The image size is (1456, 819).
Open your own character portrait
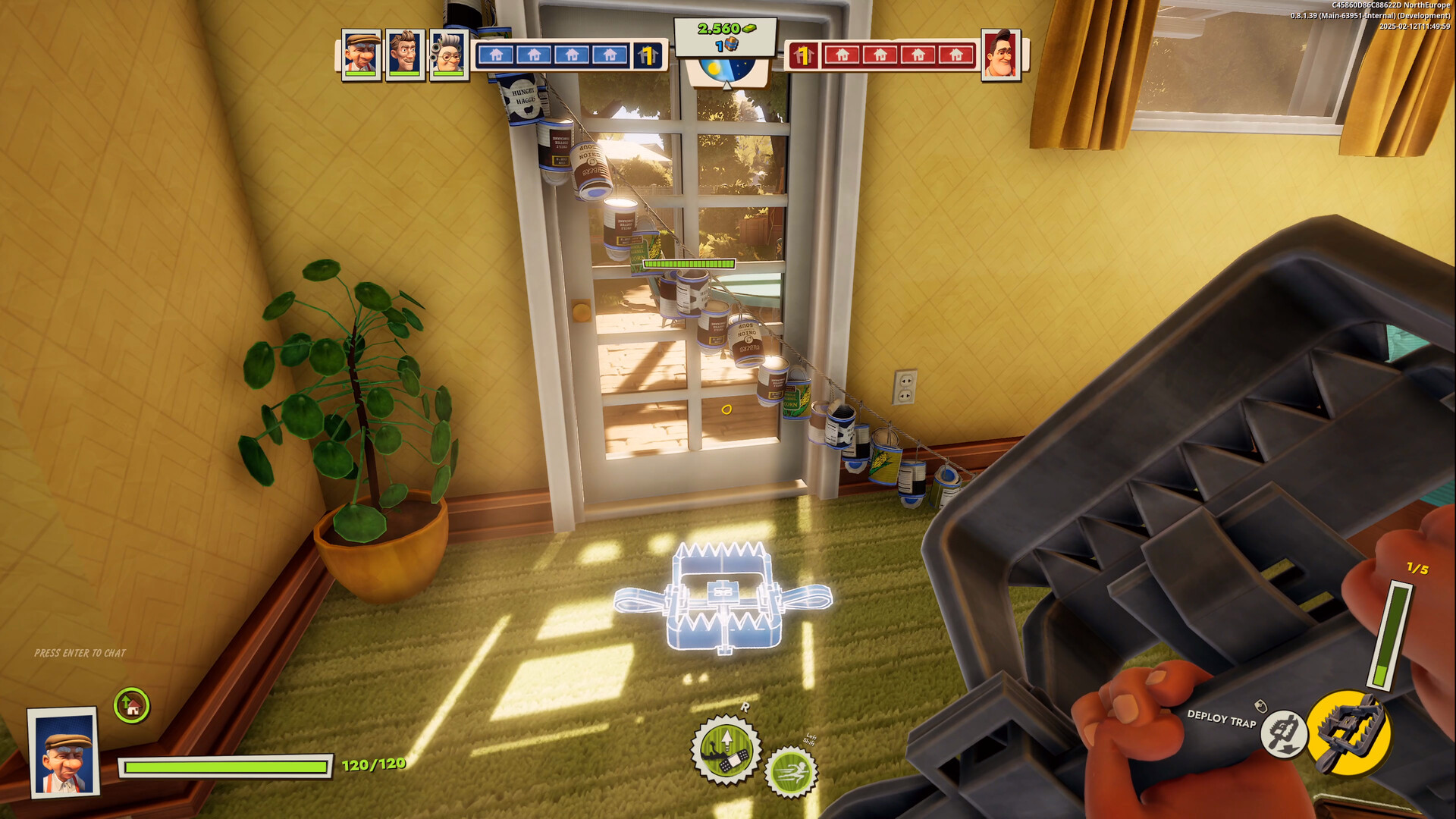[x=64, y=752]
